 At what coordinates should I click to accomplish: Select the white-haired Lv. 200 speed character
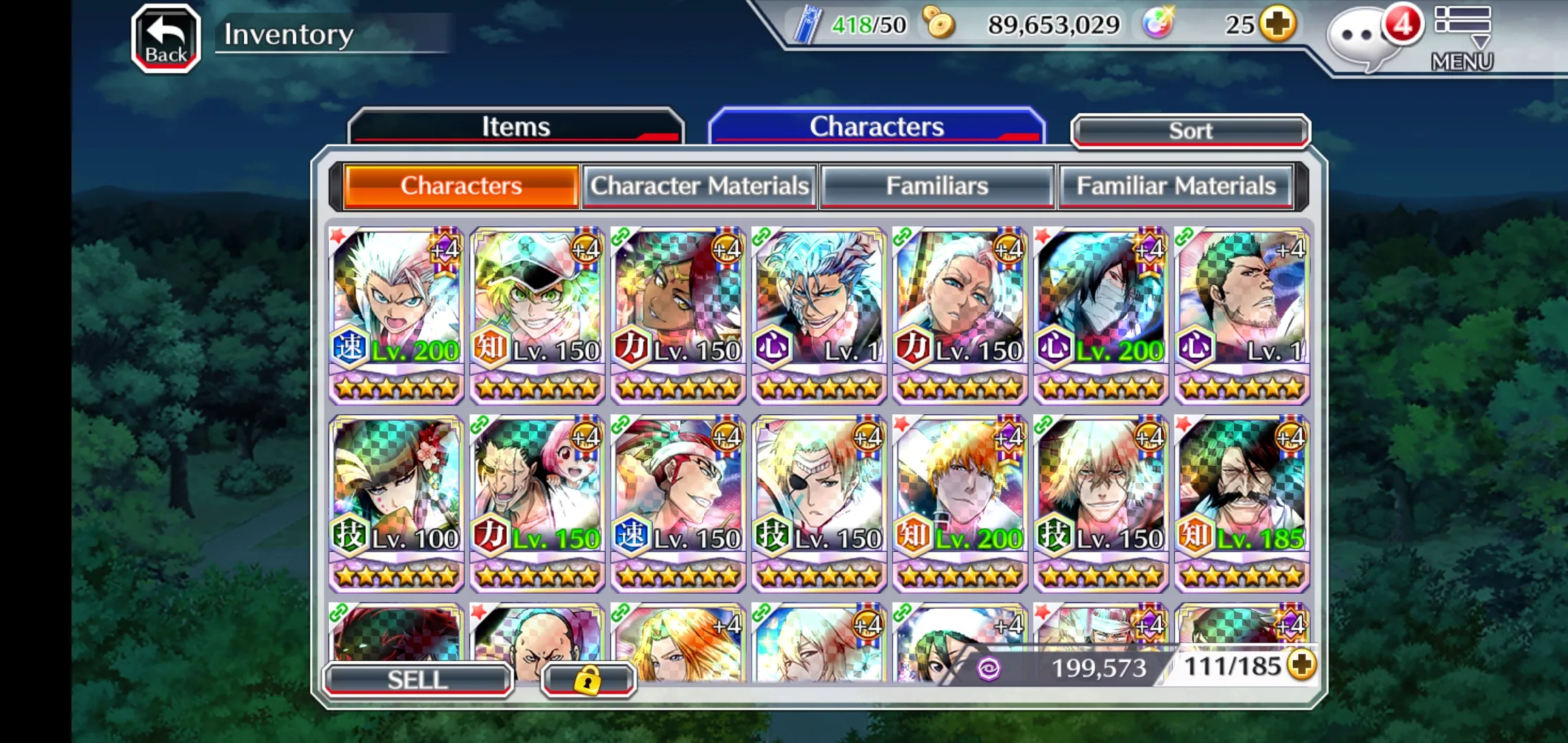[x=396, y=315]
